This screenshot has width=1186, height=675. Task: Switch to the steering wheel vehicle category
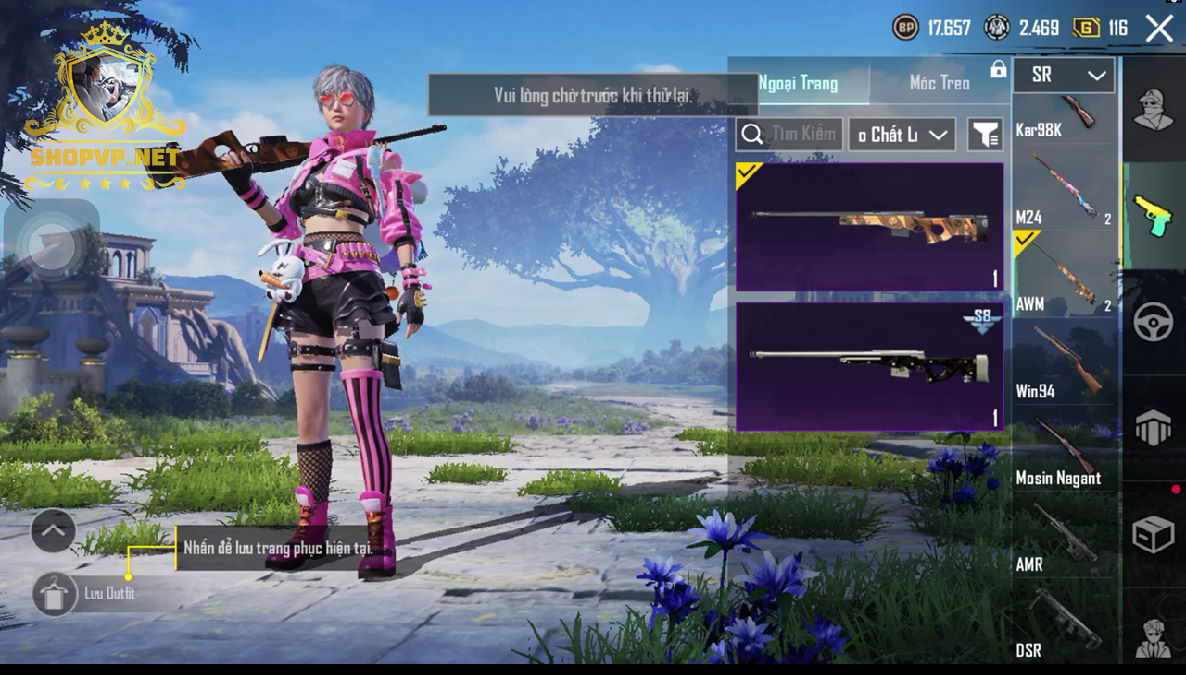pyautogui.click(x=1153, y=323)
